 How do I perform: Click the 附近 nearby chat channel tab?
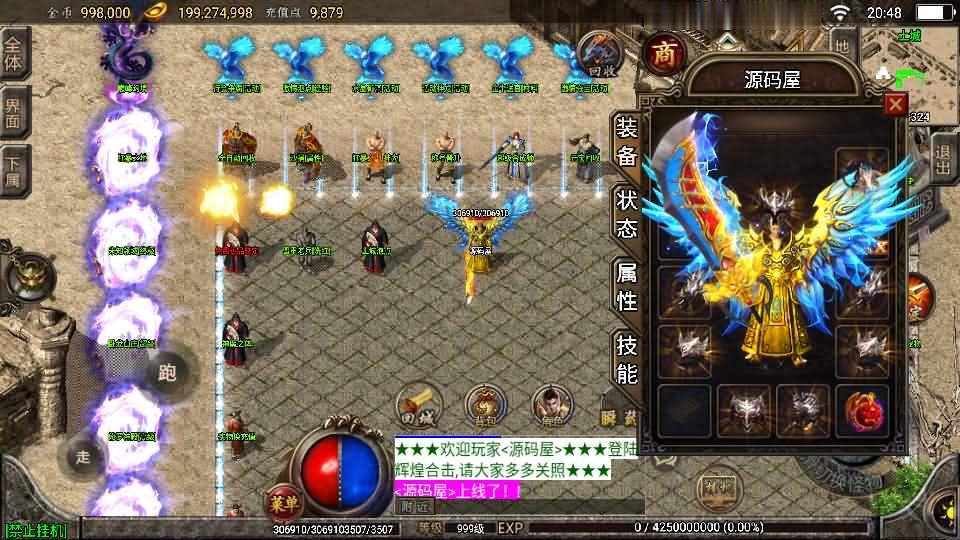(410, 506)
